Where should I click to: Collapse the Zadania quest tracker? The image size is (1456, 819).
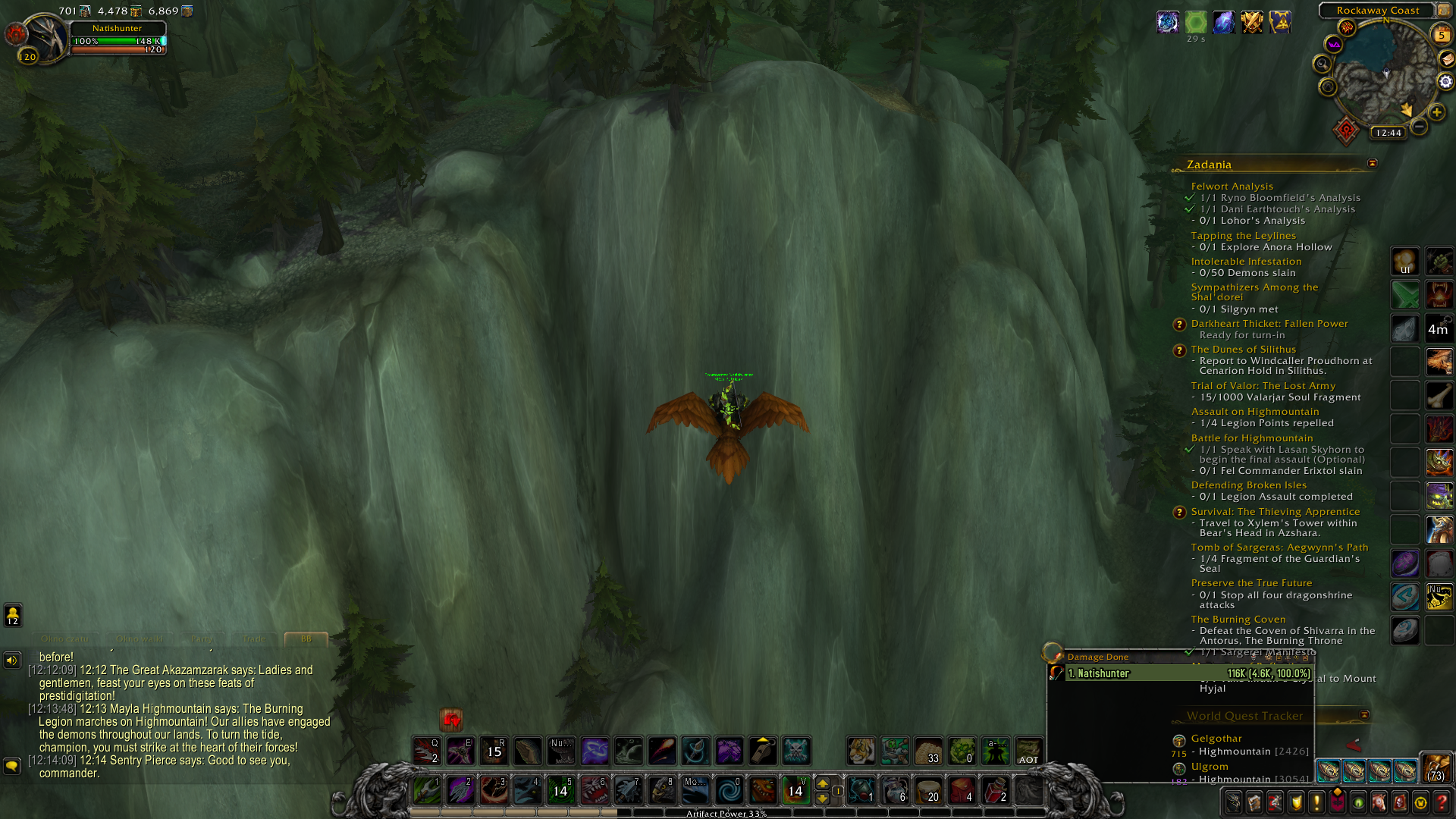(1372, 164)
